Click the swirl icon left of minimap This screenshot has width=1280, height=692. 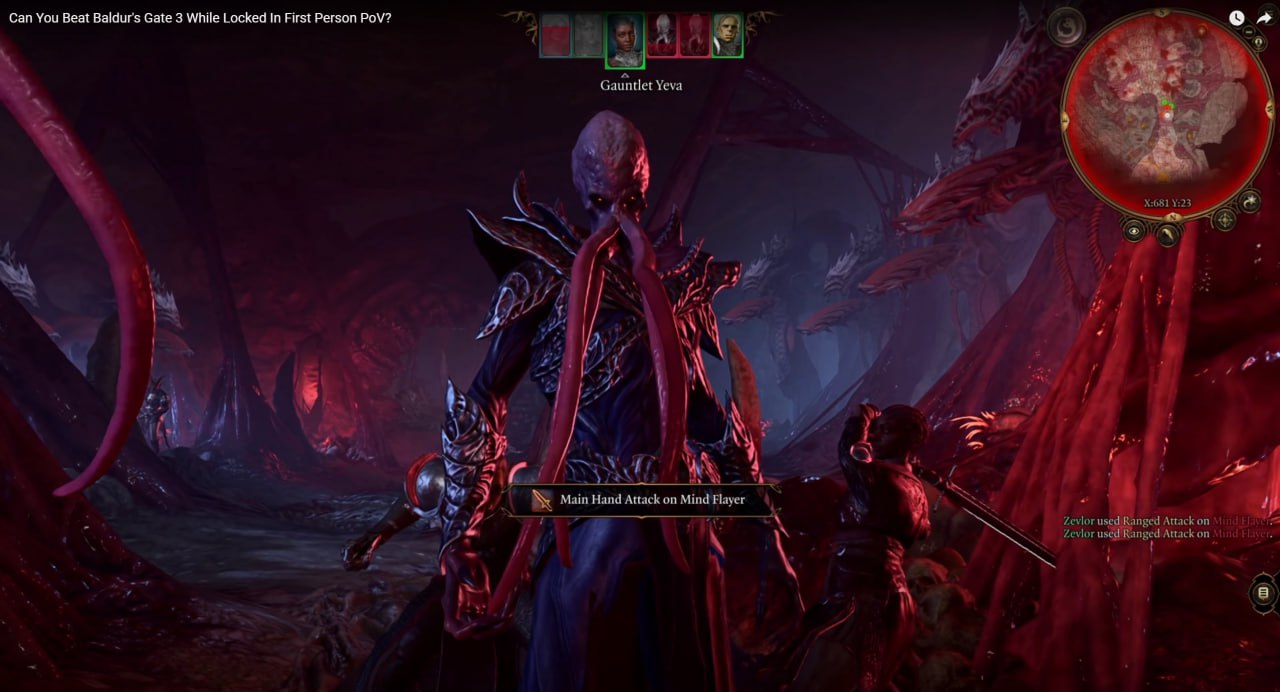coord(1066,26)
